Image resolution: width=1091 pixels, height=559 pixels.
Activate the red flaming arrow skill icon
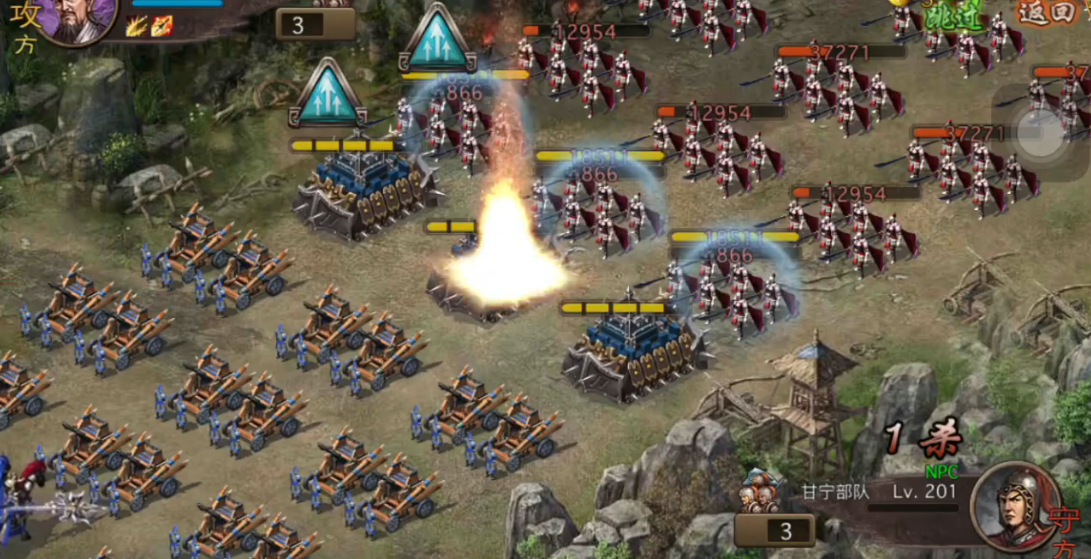(160, 27)
